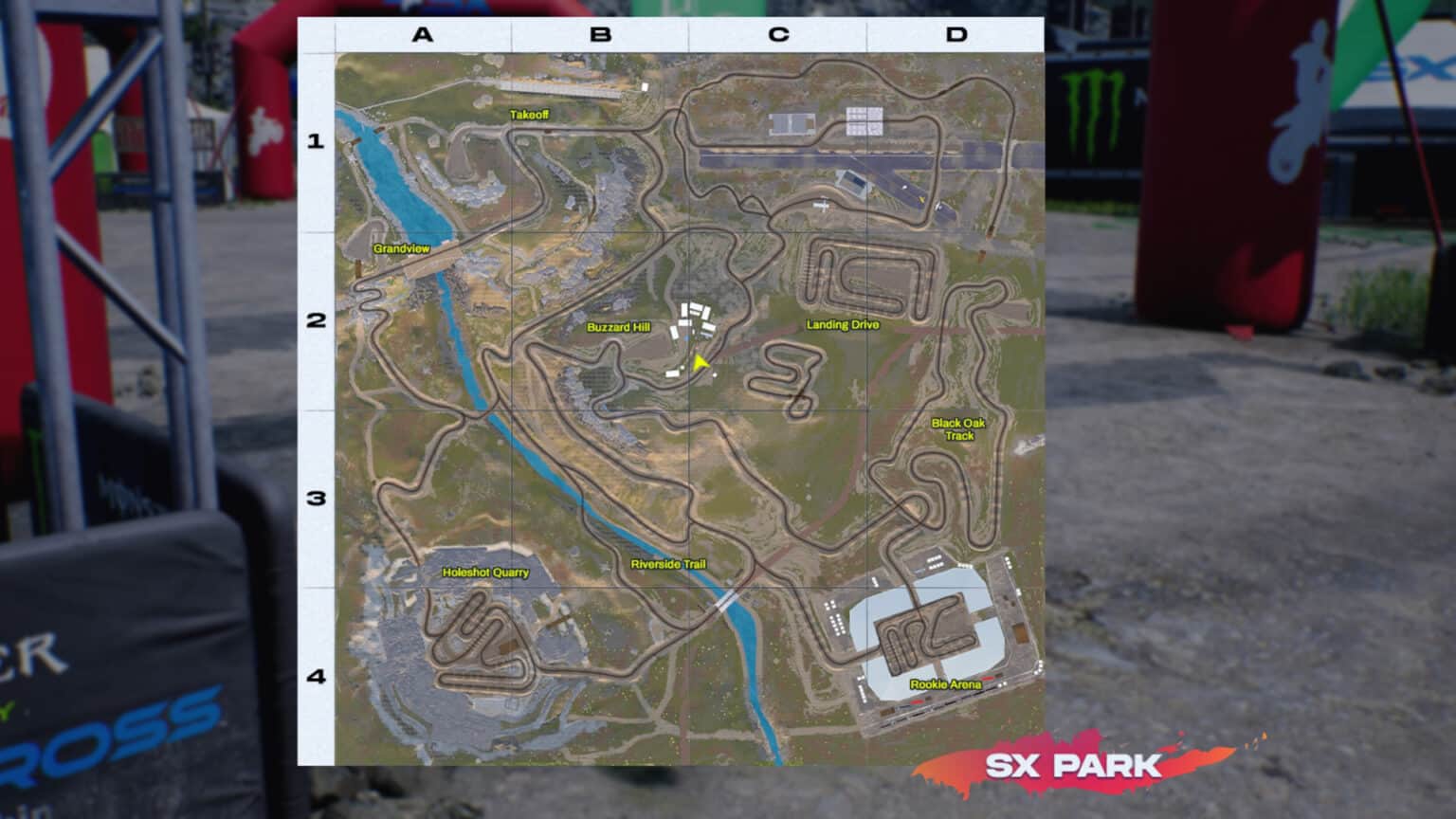The width and height of the screenshot is (1456, 819).
Task: Click the white buildings near Buzzard Hill
Action: click(692, 318)
